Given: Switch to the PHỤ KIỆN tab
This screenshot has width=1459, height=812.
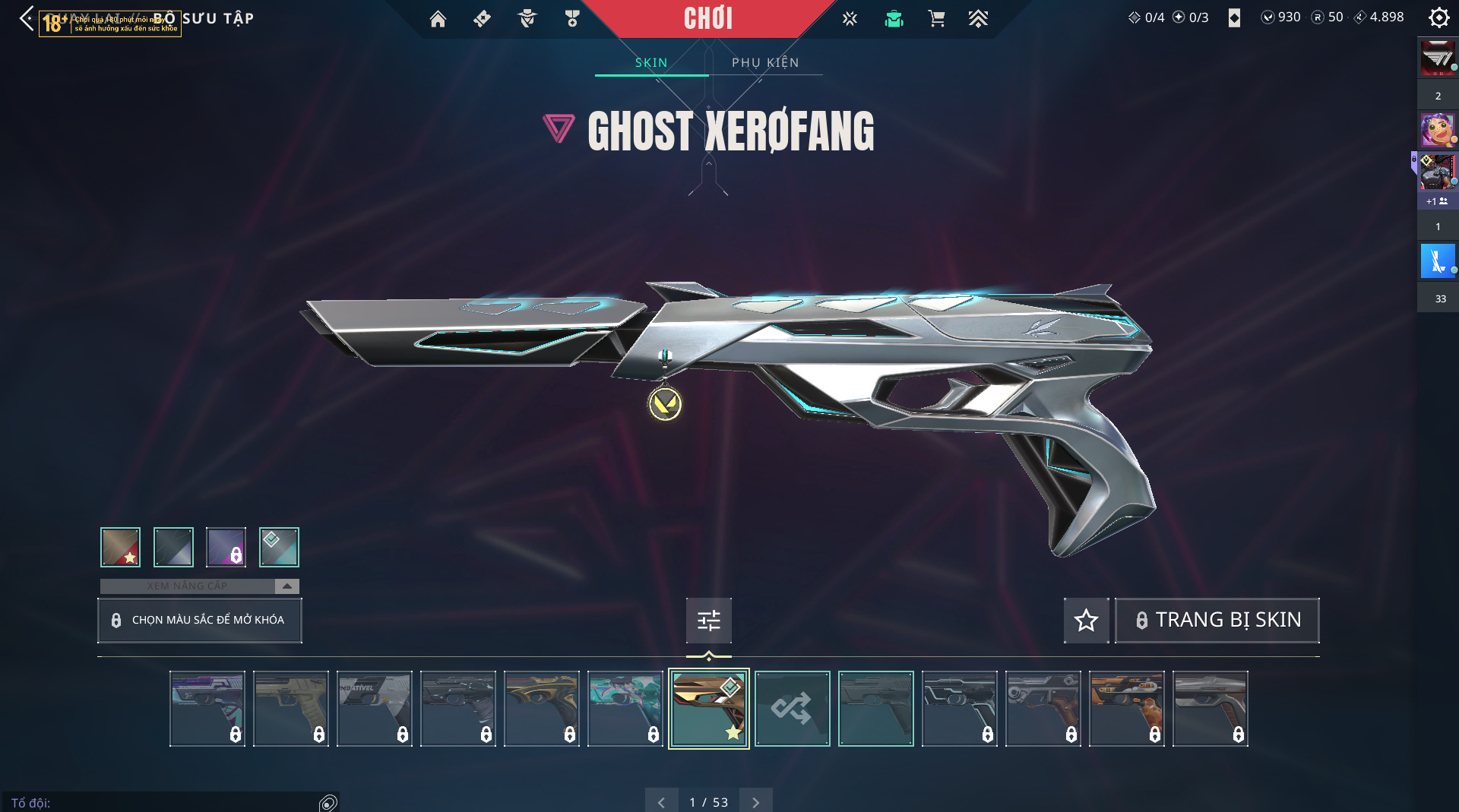Looking at the screenshot, I should pyautogui.click(x=765, y=62).
